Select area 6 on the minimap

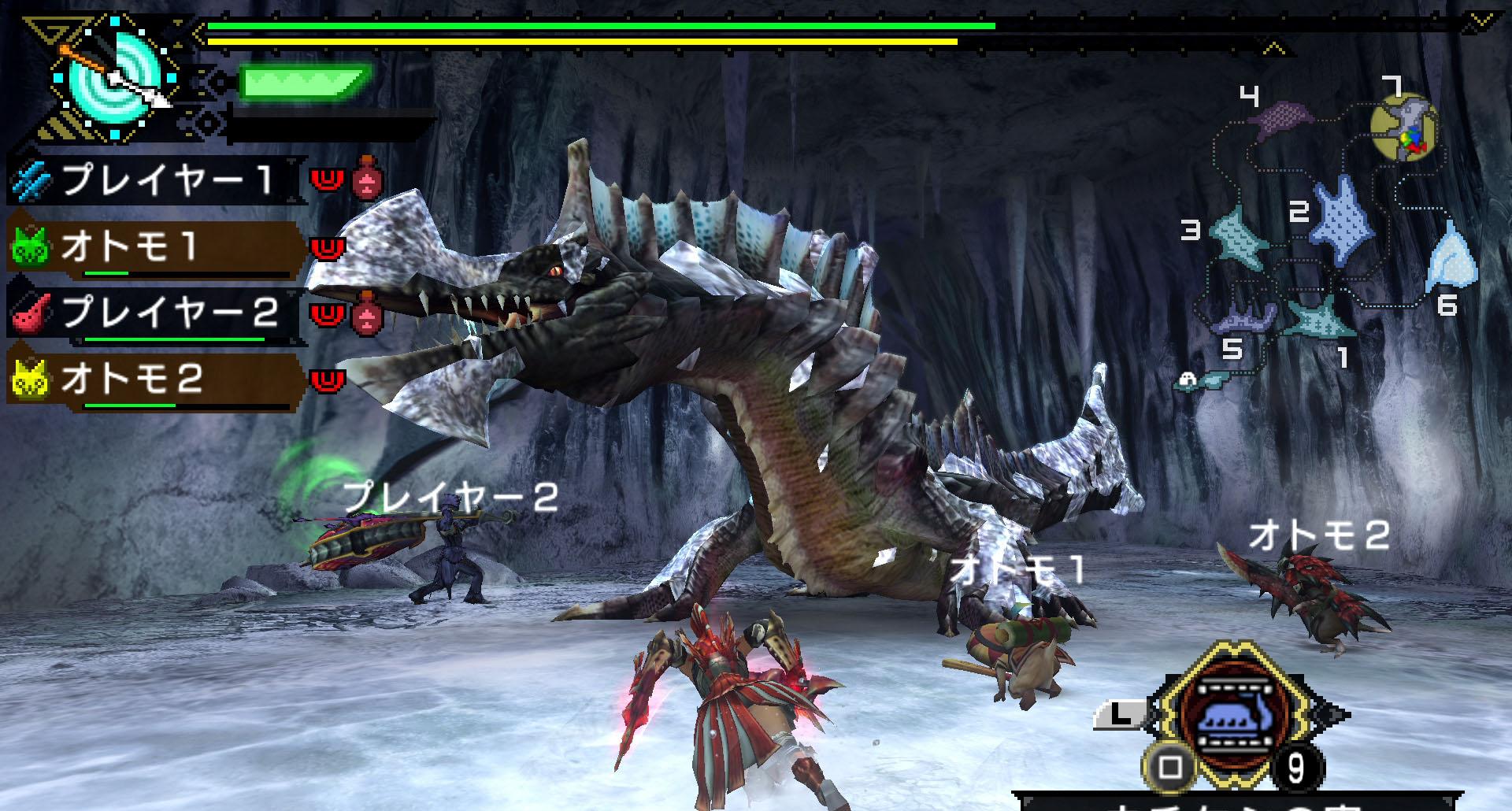point(1451,256)
